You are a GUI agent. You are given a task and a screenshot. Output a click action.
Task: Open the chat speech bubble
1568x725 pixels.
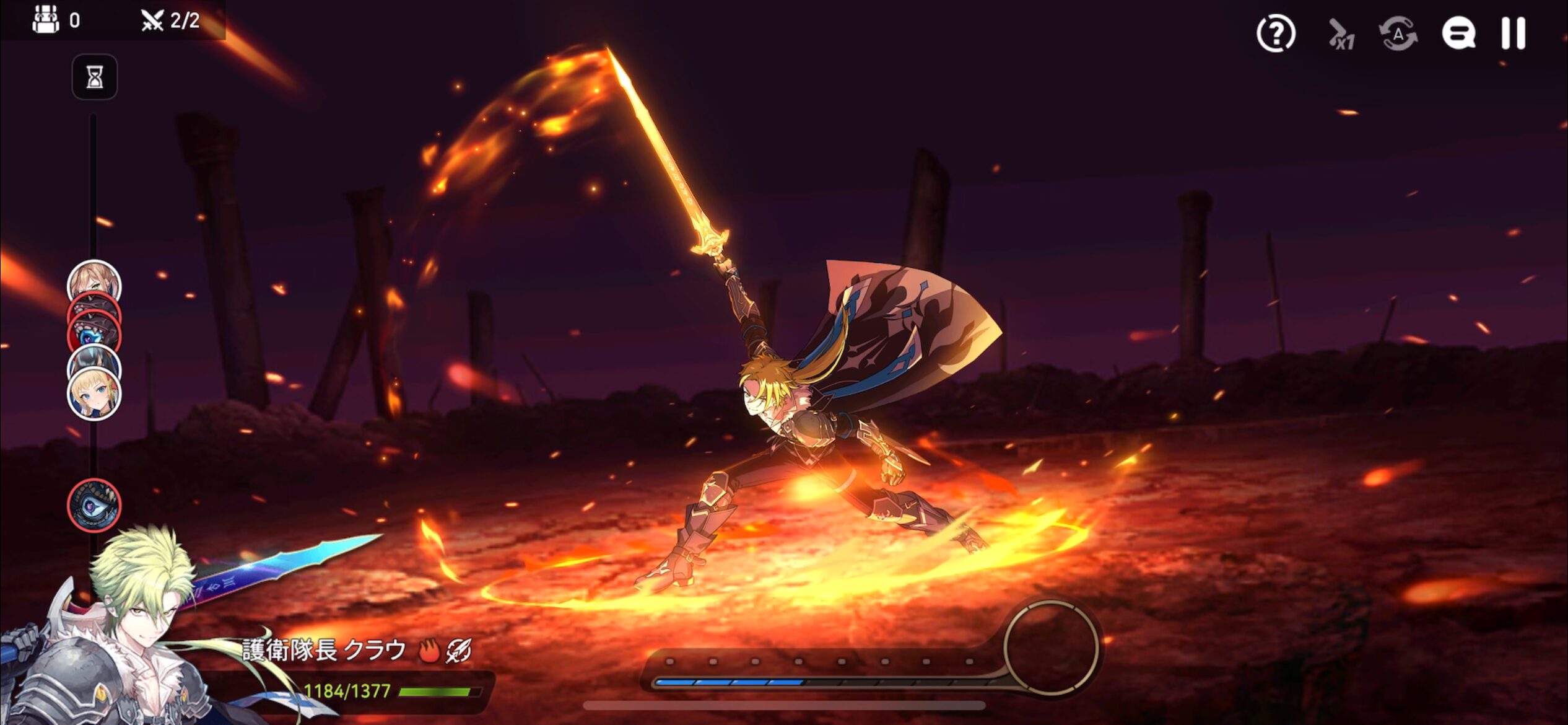pyautogui.click(x=1458, y=33)
